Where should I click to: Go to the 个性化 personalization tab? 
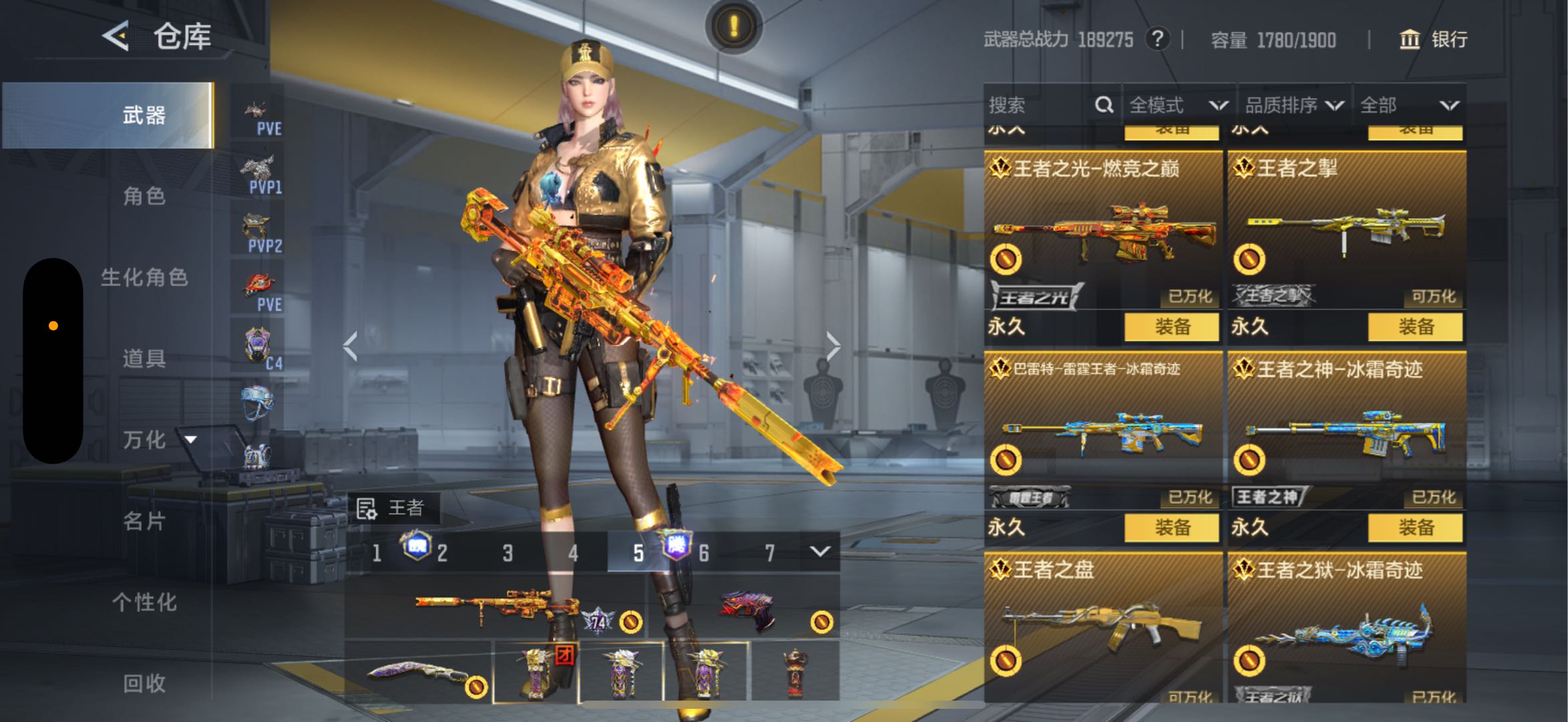coord(144,602)
